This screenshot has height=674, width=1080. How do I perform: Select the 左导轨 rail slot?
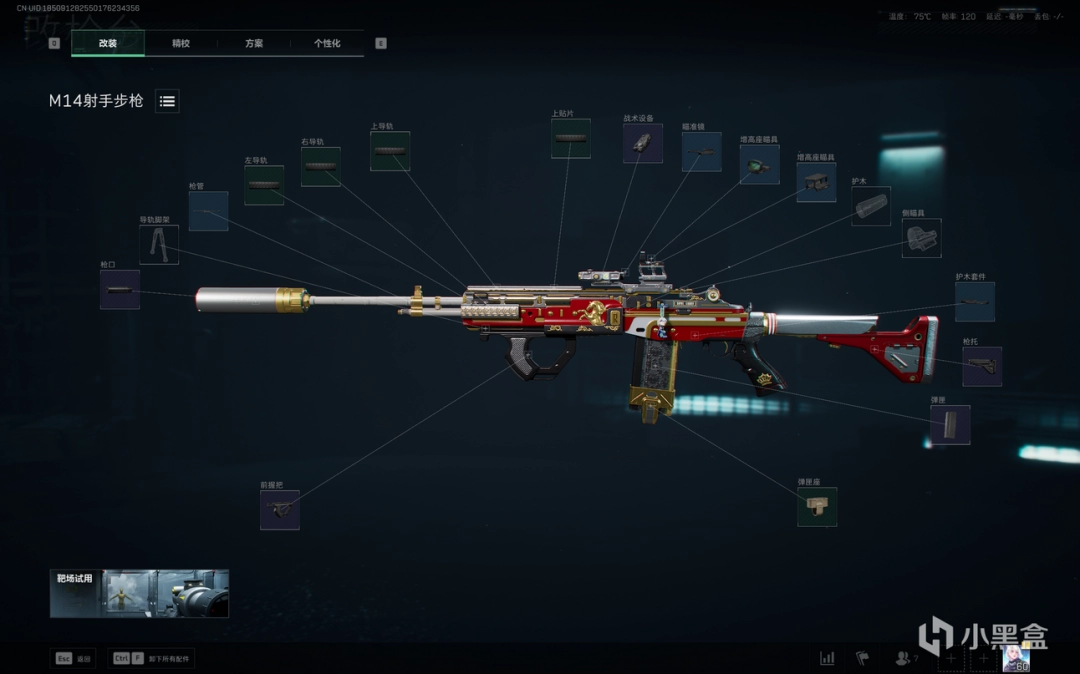click(x=264, y=185)
